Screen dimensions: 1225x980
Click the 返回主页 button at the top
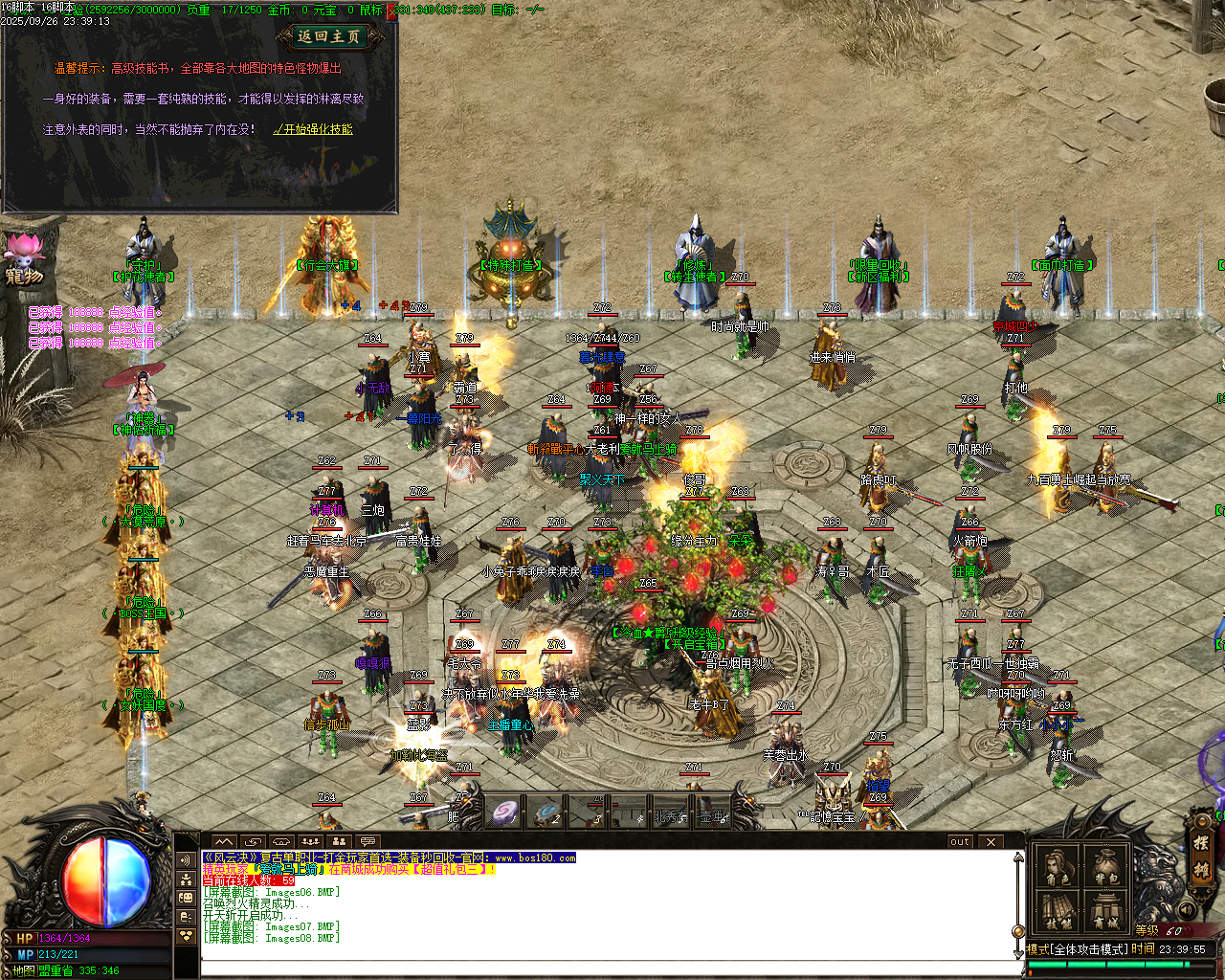point(328,33)
